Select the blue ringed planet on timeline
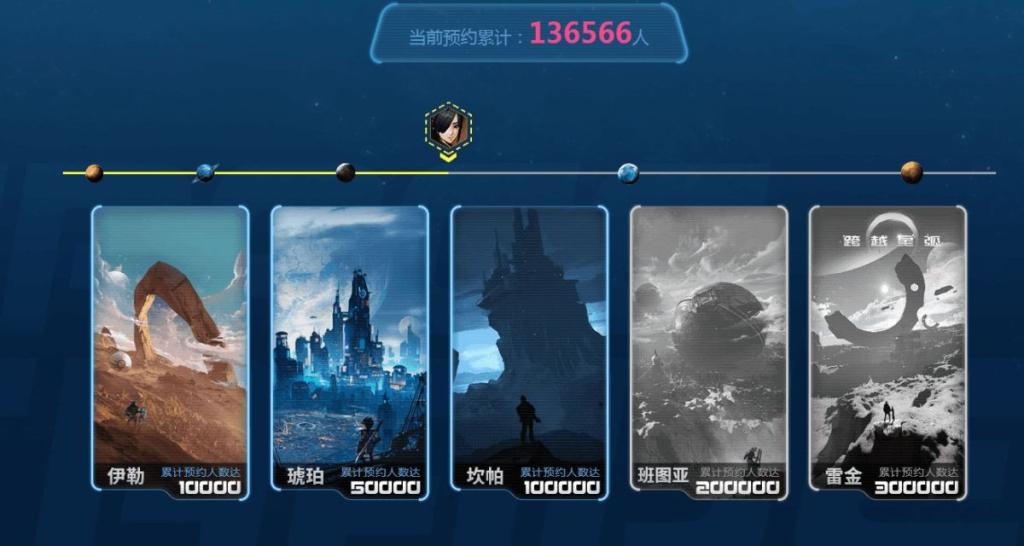This screenshot has width=1024, height=546. point(205,172)
